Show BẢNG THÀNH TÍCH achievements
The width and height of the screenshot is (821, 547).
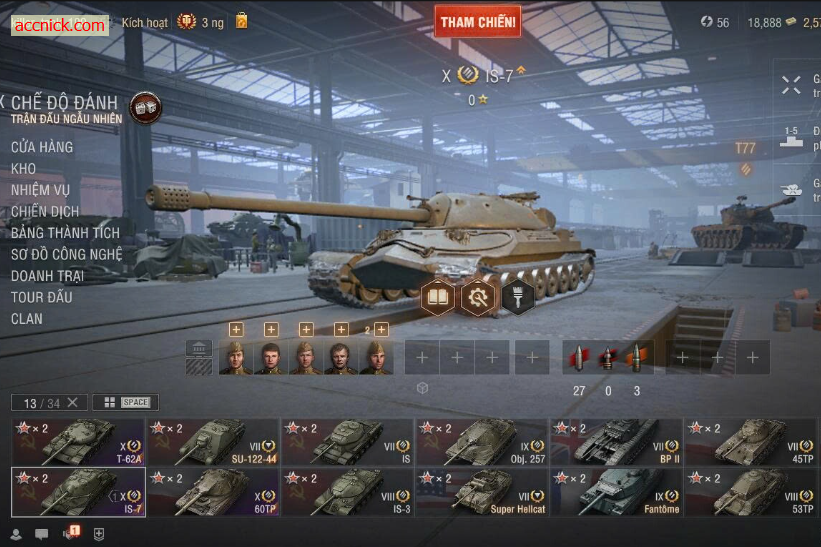point(65,233)
